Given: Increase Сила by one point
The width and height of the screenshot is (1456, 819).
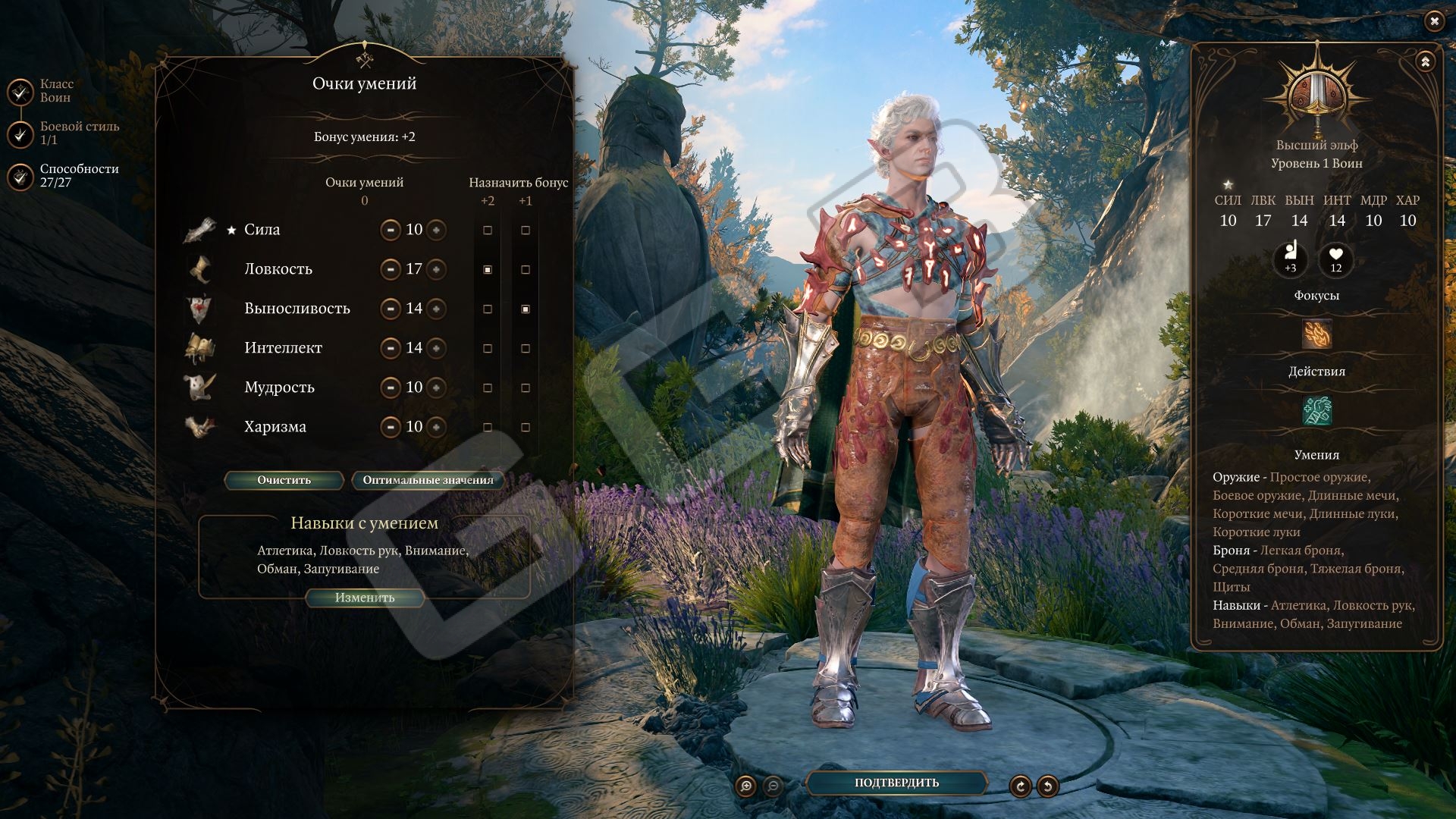Looking at the screenshot, I should [436, 230].
